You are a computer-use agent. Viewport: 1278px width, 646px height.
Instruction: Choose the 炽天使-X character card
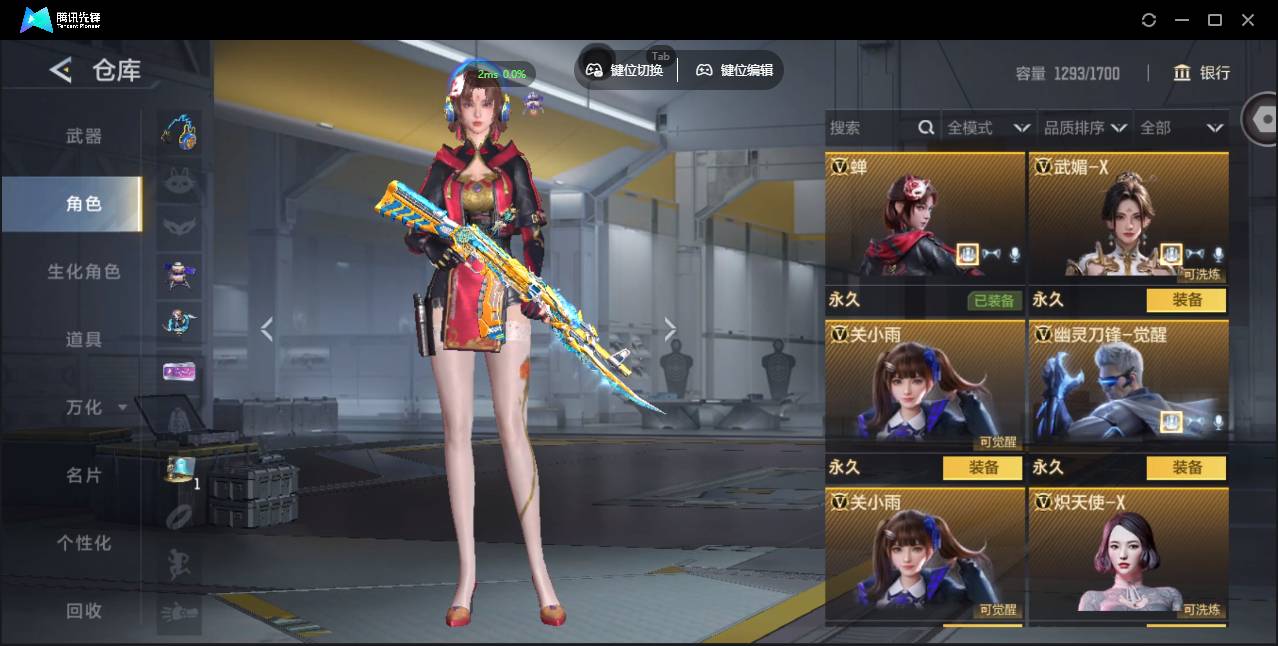click(x=1128, y=553)
